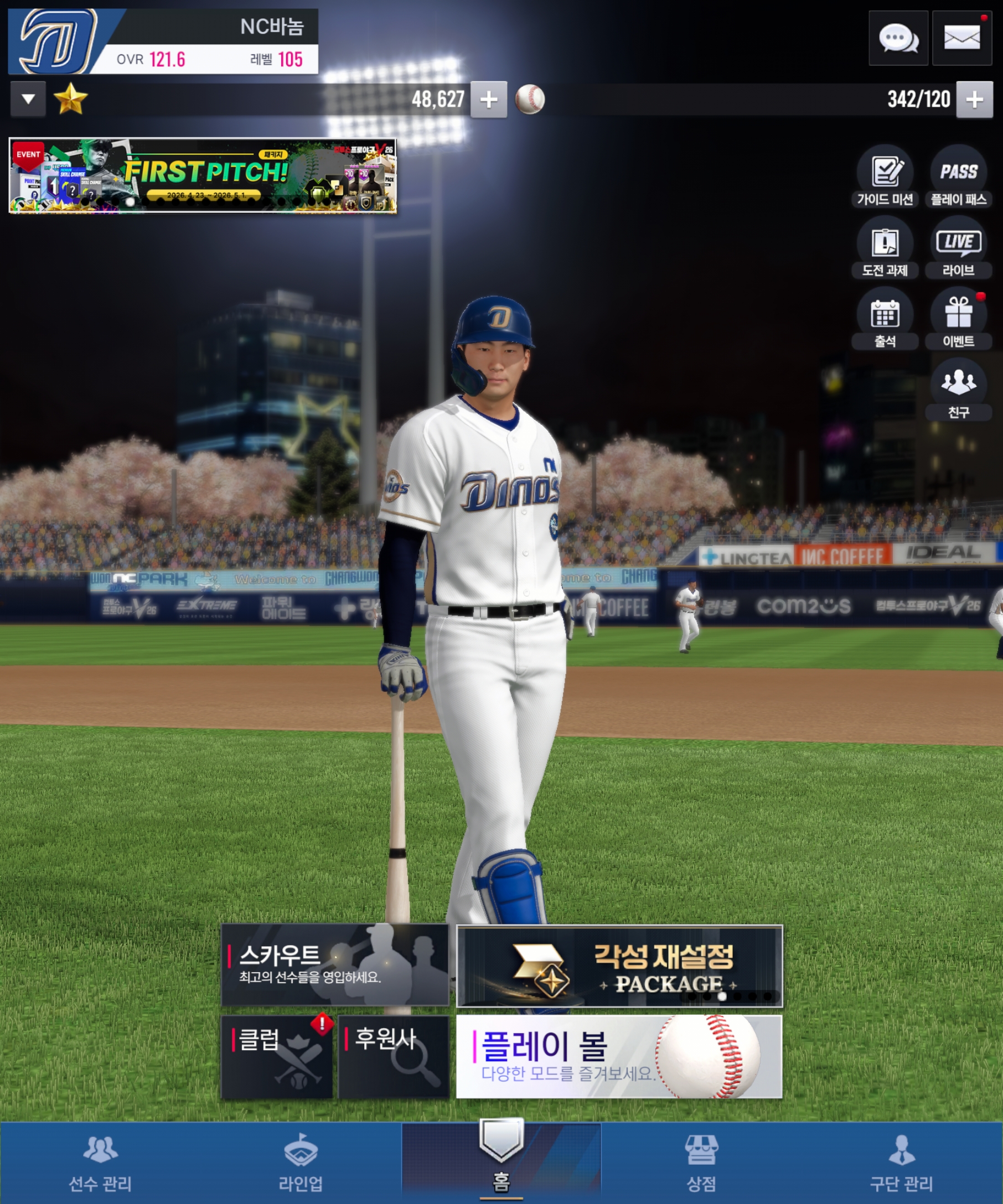This screenshot has width=1003, height=1204.
Task: Open the 친구 friends list
Action: point(958,390)
